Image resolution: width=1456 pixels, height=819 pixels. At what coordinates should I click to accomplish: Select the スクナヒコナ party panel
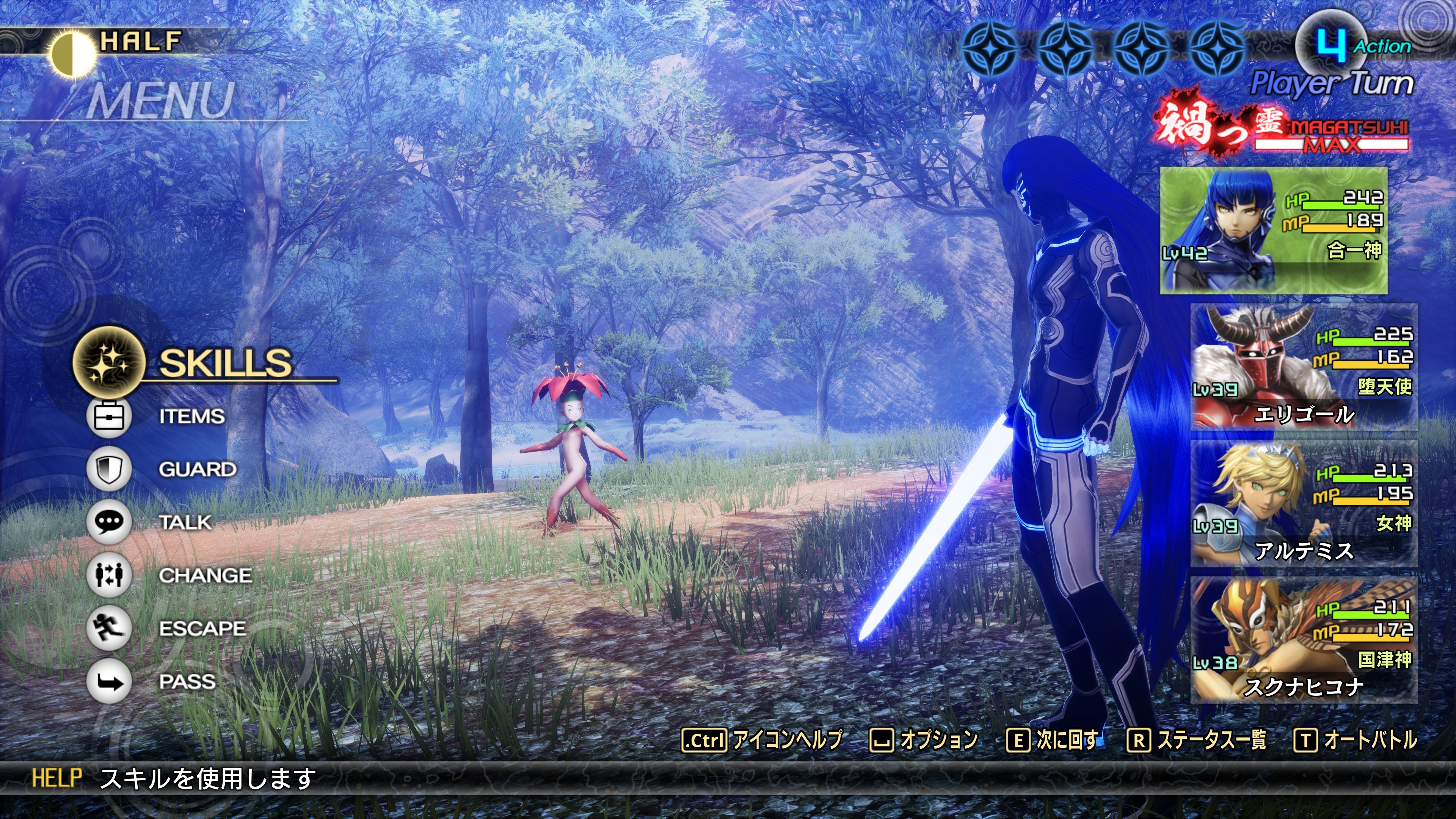1304,640
